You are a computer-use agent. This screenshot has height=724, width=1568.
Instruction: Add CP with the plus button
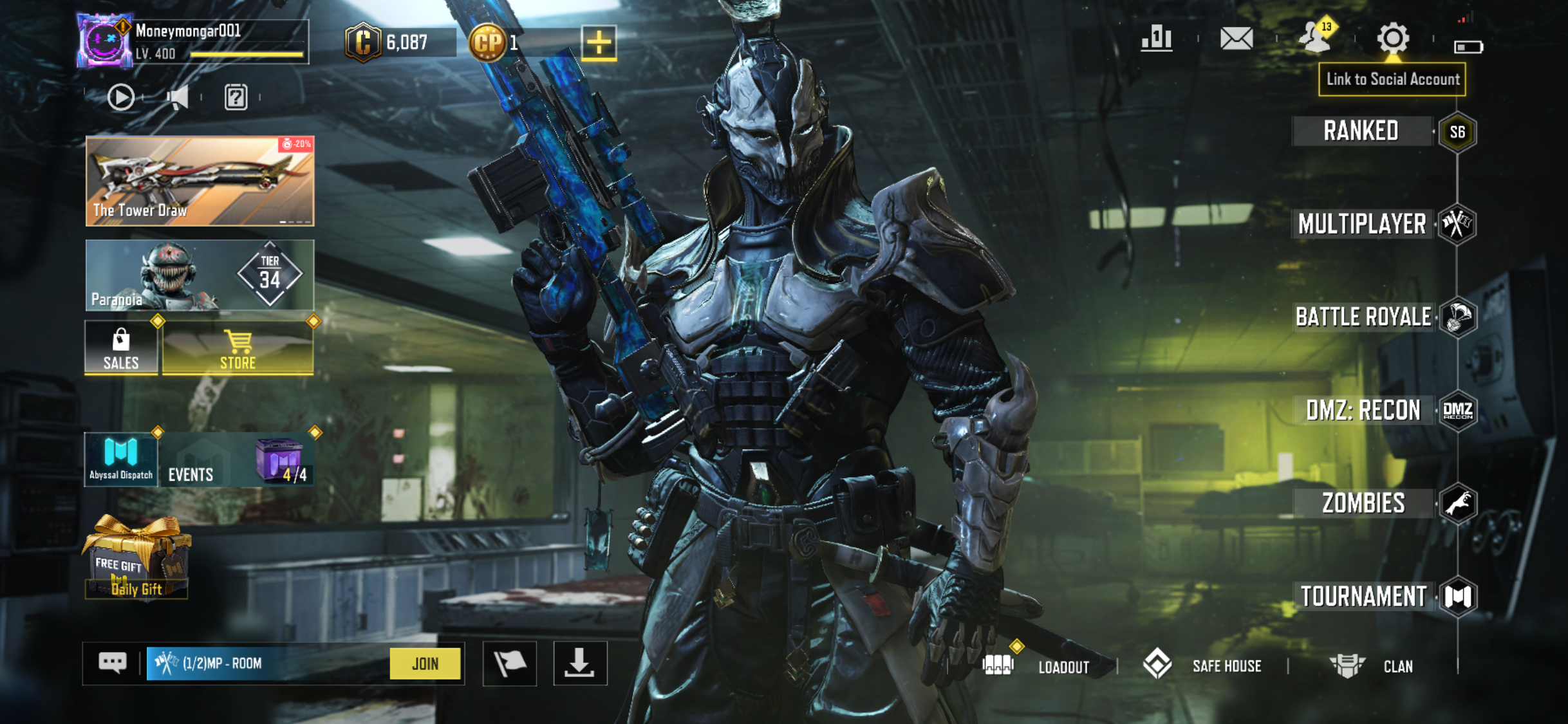[599, 43]
